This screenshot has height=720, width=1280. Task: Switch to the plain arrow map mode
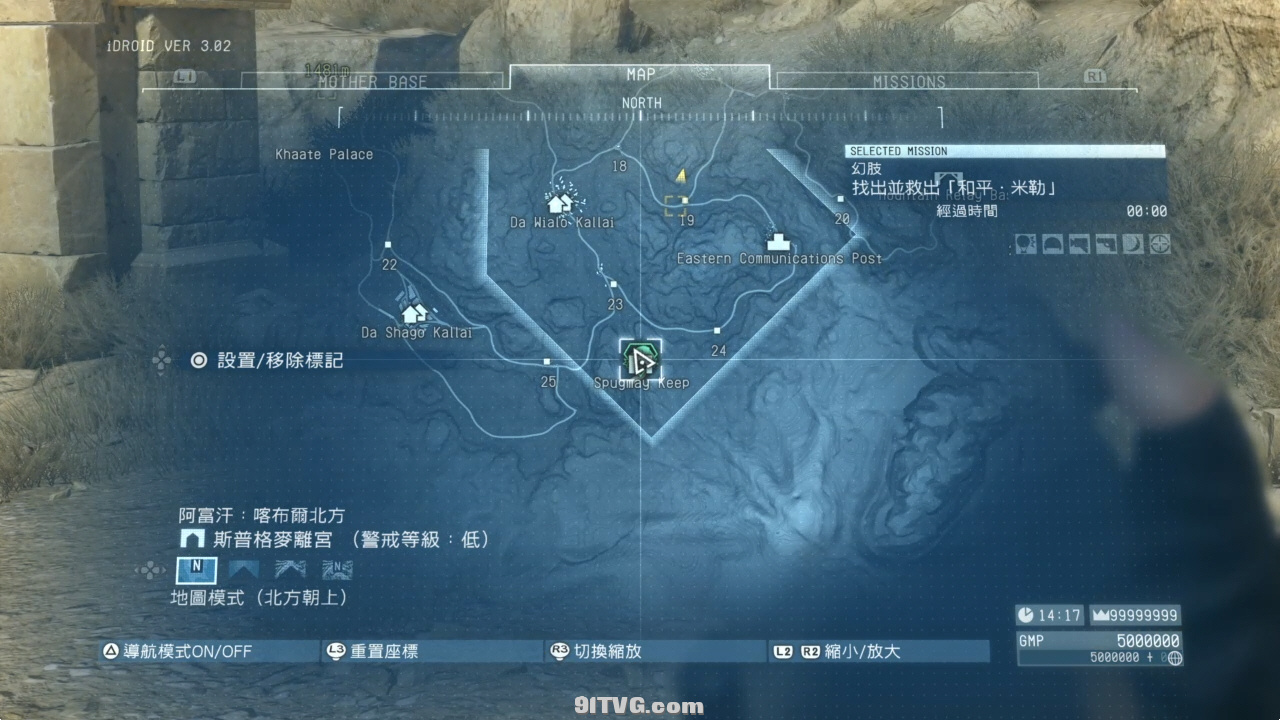point(244,570)
